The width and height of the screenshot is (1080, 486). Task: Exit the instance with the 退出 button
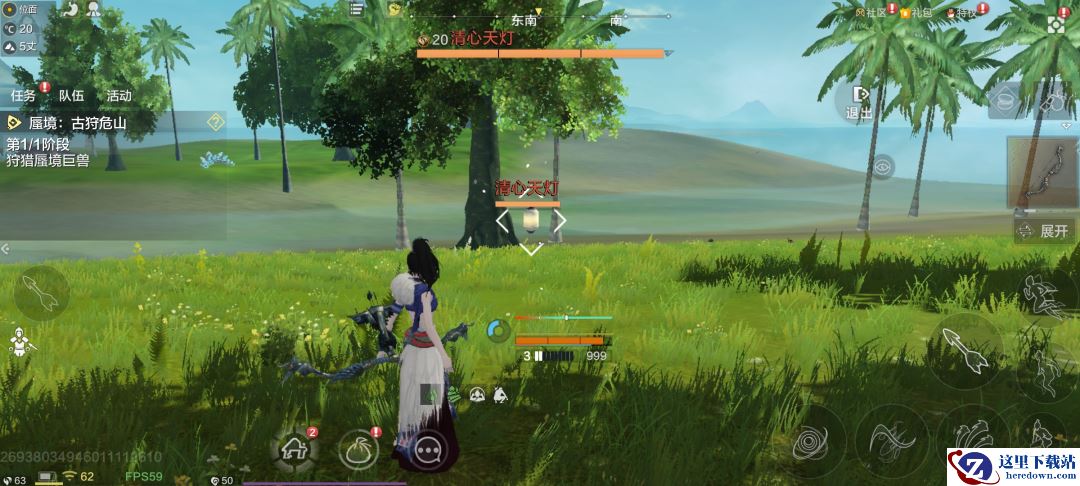coord(859,101)
